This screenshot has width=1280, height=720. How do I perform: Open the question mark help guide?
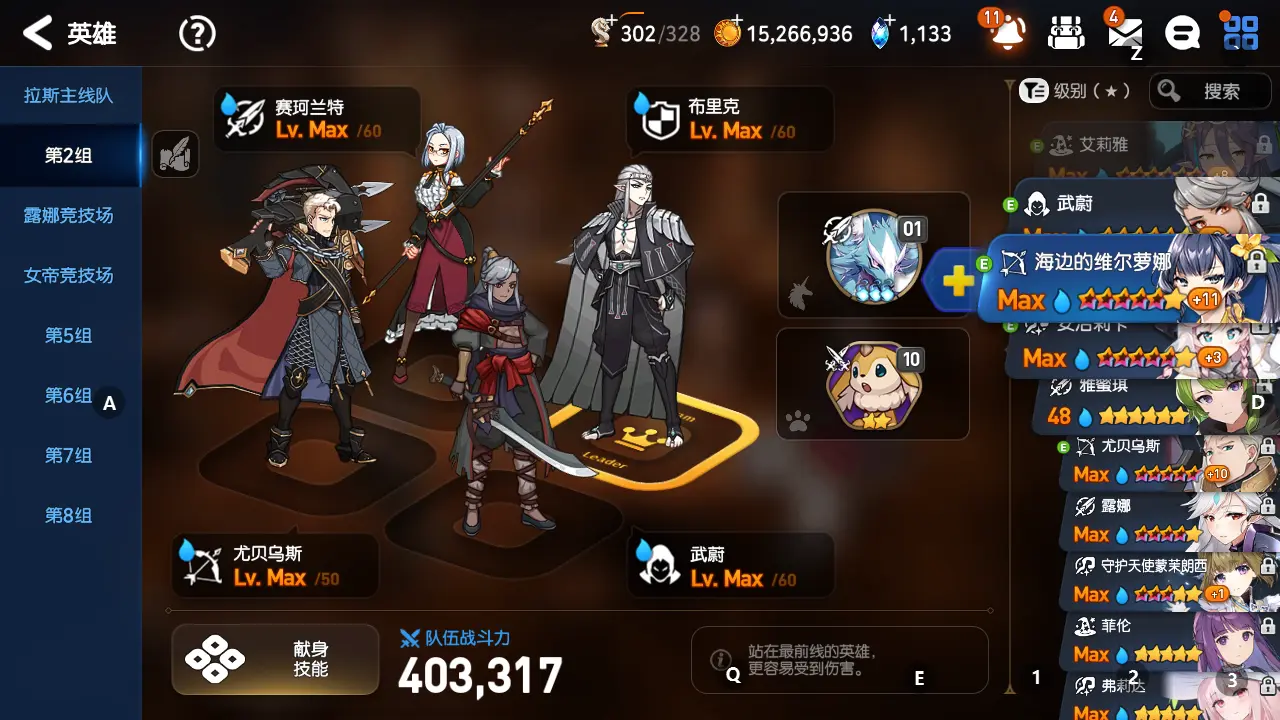click(197, 34)
